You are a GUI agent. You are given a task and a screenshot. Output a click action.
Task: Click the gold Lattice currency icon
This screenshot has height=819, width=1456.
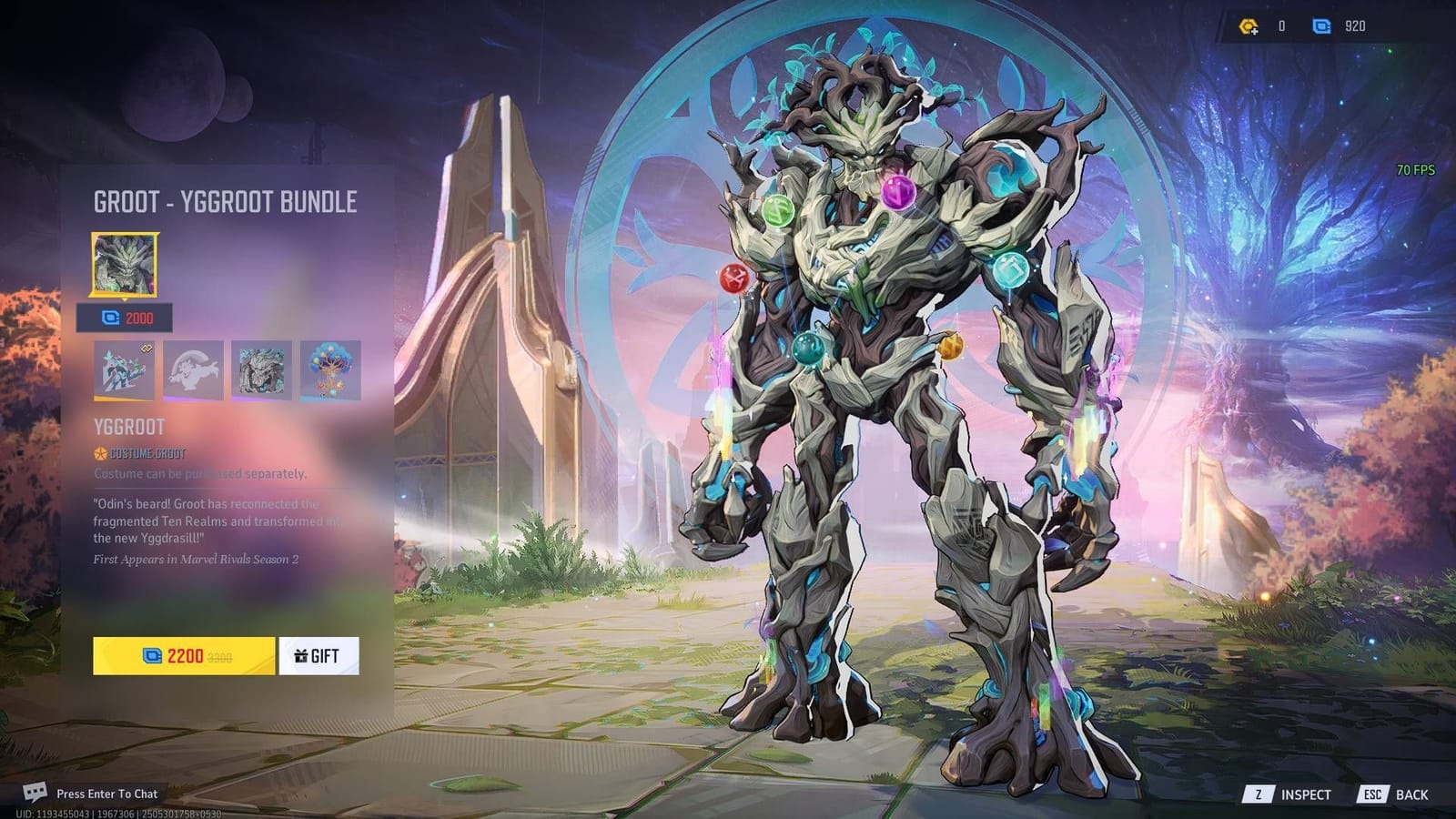tap(1248, 25)
